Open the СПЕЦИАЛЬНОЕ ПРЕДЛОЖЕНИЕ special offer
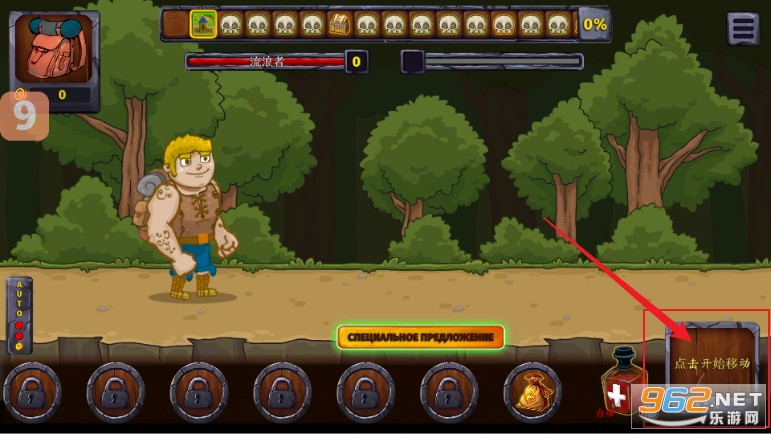Image resolution: width=771 pixels, height=434 pixels. tap(420, 337)
